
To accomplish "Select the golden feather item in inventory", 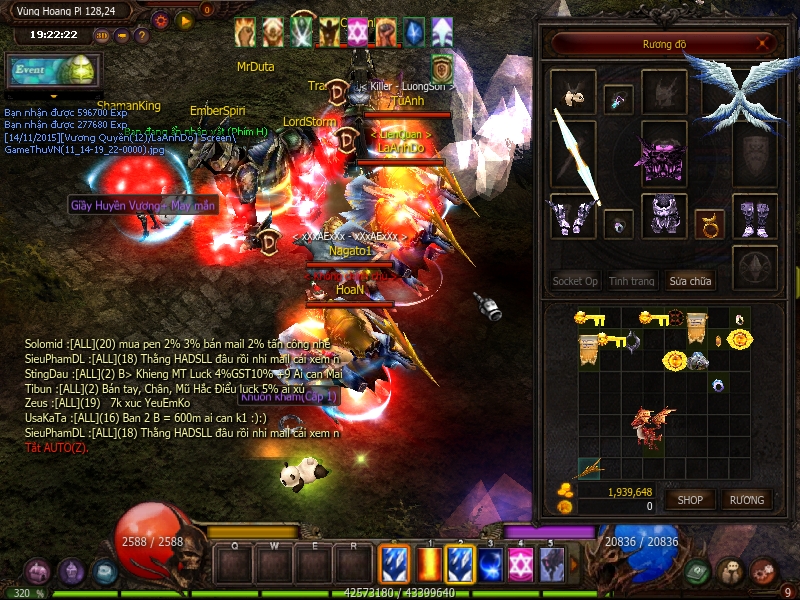I will click(x=591, y=466).
